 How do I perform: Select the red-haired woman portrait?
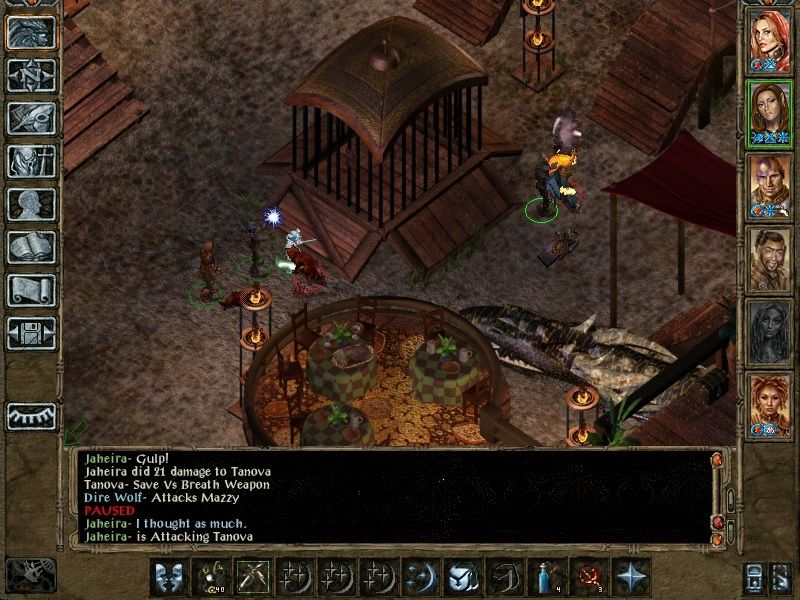pos(769,40)
